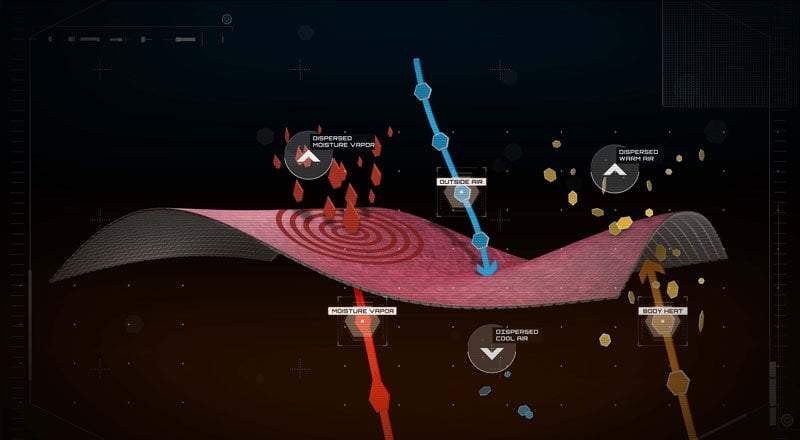800x440 pixels.
Task: Select the Dispersed Warm Air up-arrow circle
Action: [x=615, y=170]
